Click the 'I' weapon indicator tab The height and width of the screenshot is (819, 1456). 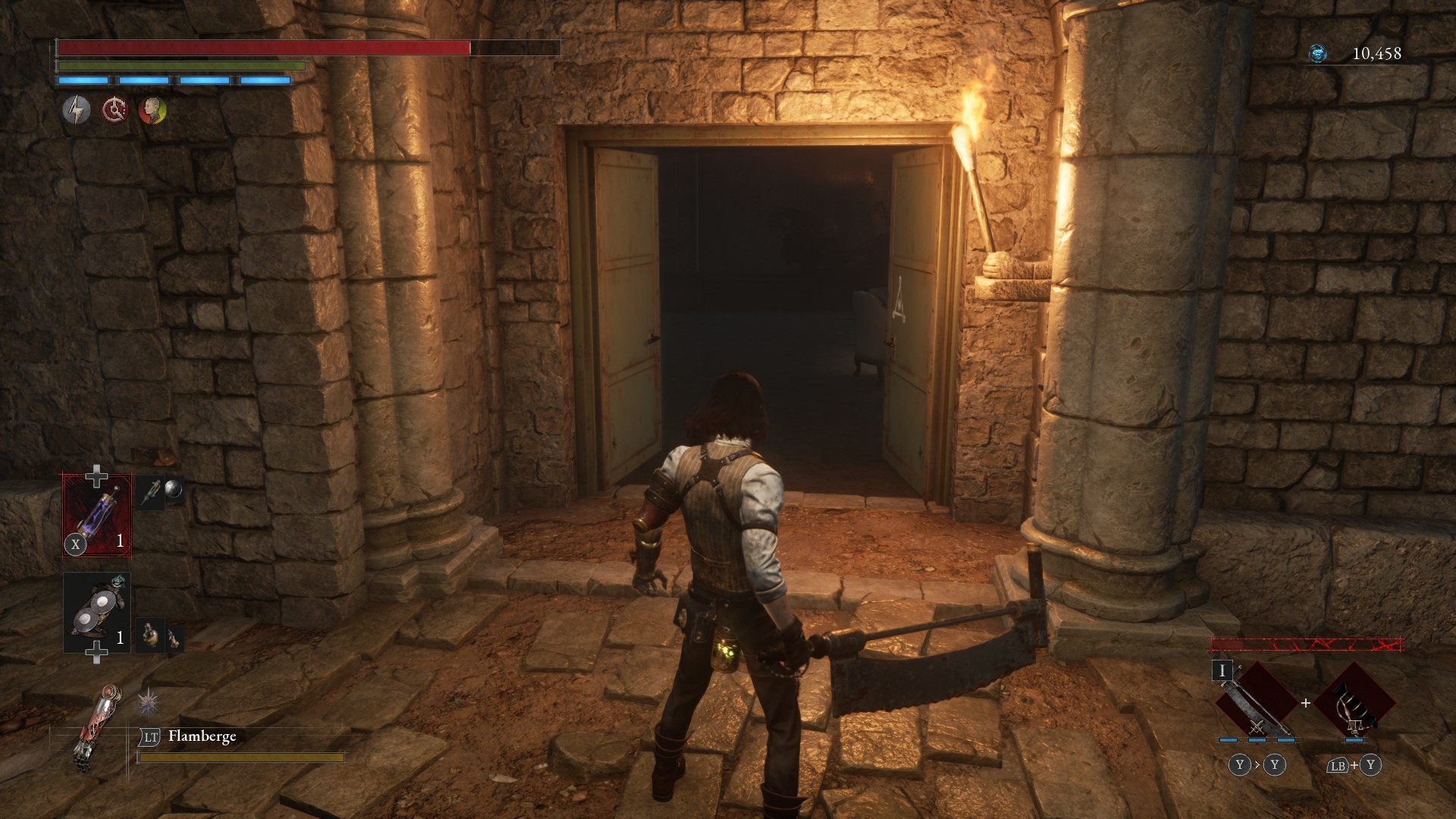click(x=1222, y=671)
